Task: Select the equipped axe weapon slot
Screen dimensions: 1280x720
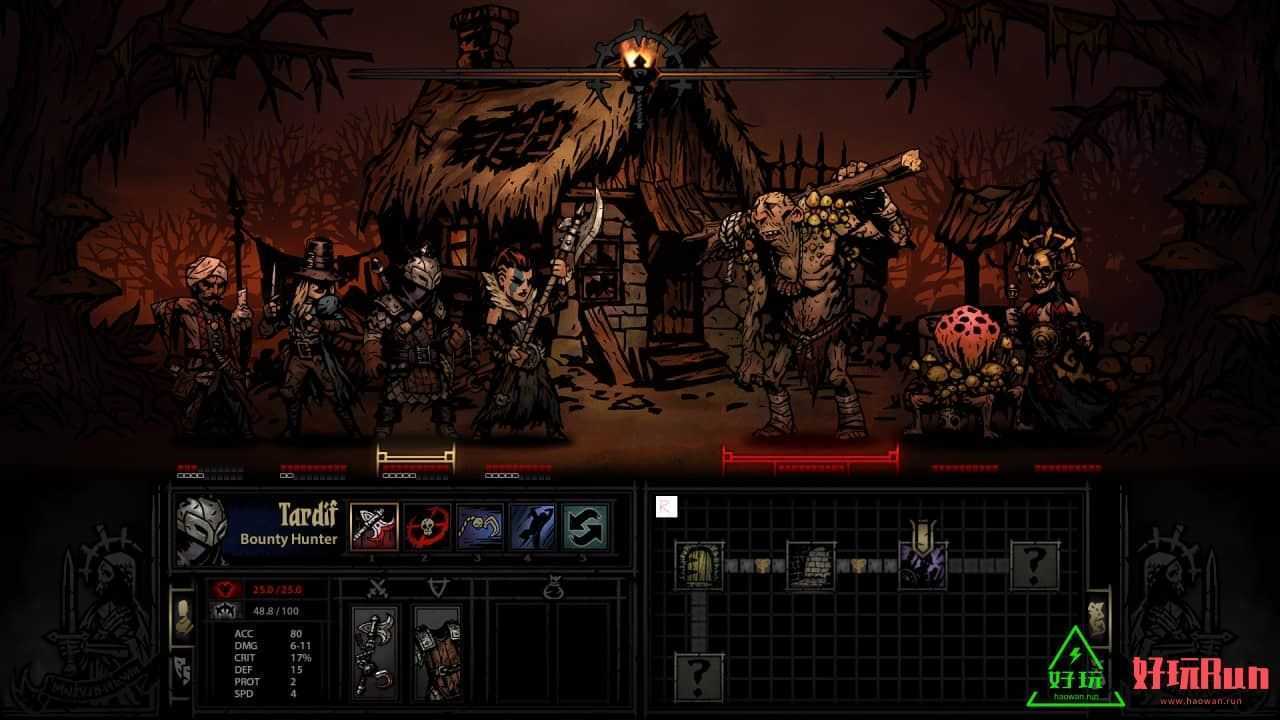Action: (x=375, y=651)
